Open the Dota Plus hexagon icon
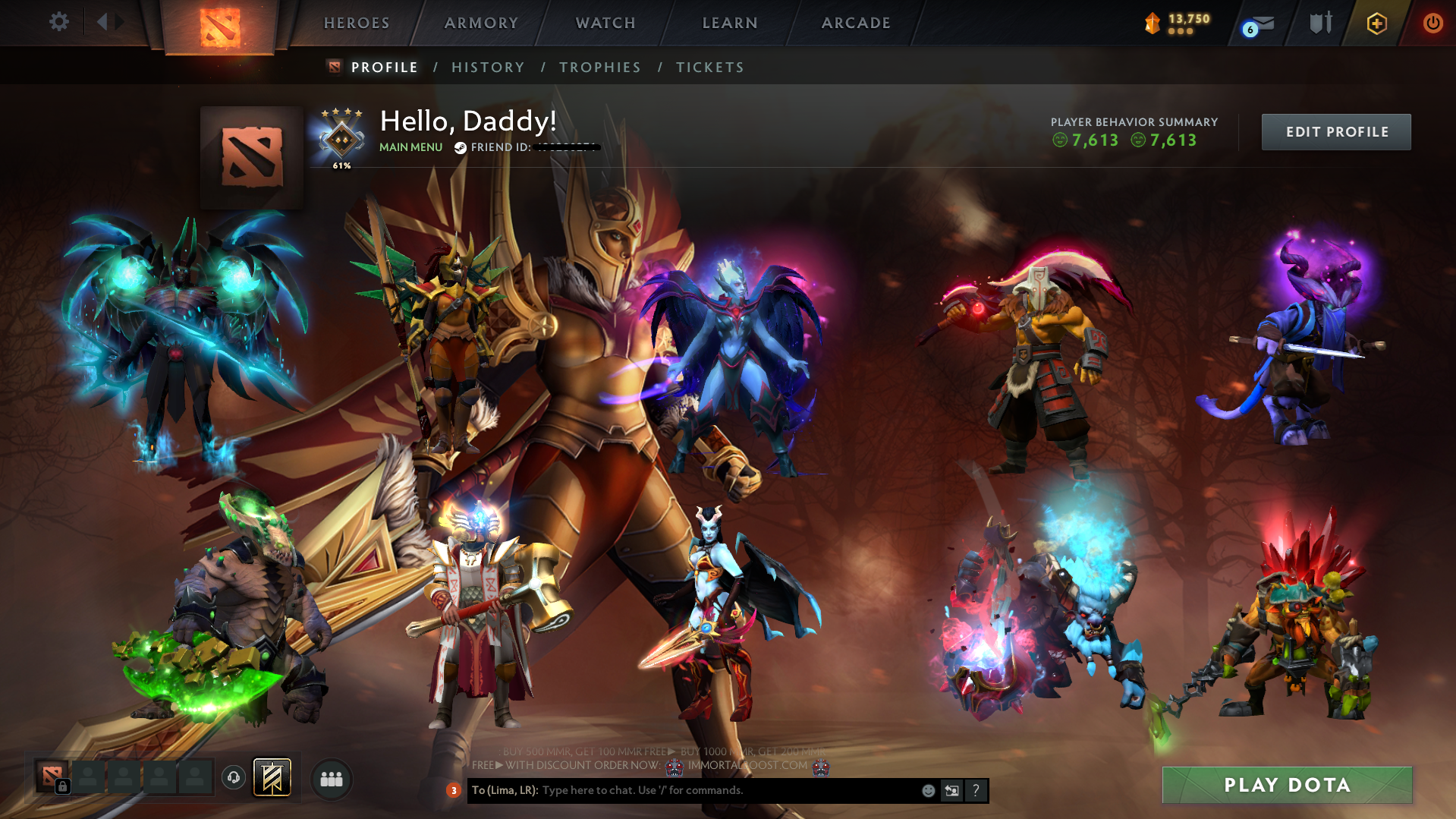Image resolution: width=1456 pixels, height=819 pixels. [1377, 23]
